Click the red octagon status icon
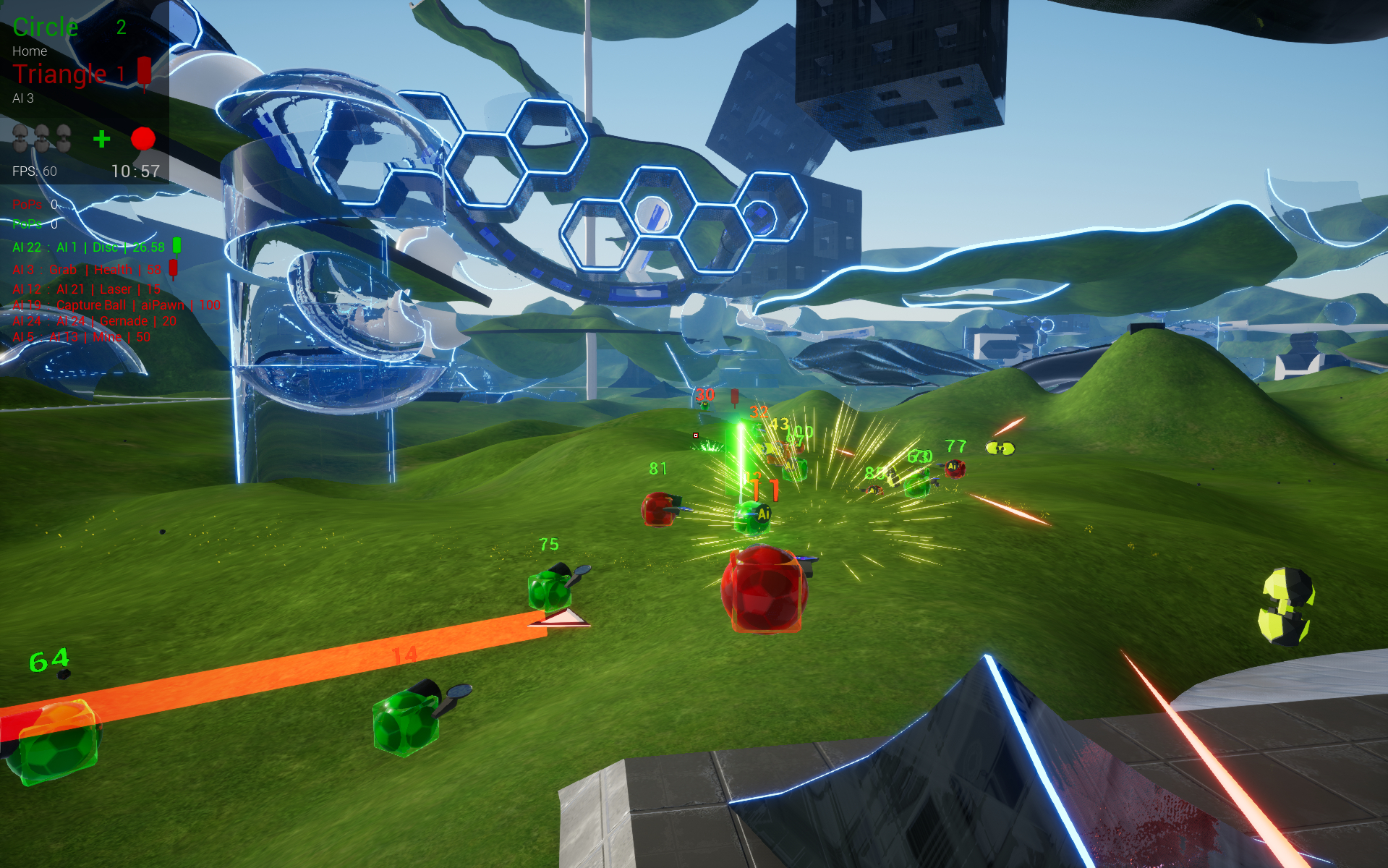 pos(143,138)
